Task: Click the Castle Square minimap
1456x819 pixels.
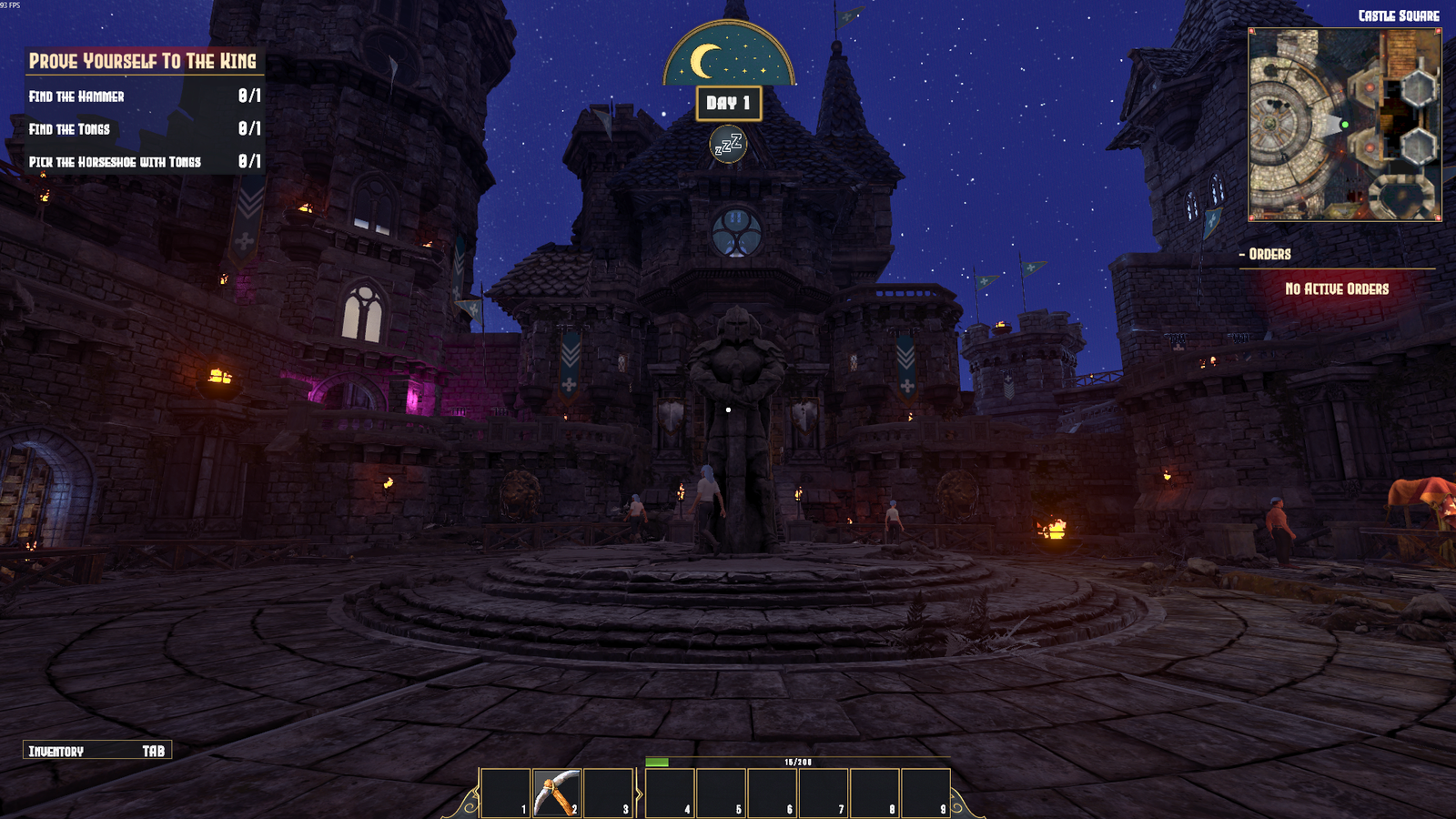Action: (x=1344, y=125)
